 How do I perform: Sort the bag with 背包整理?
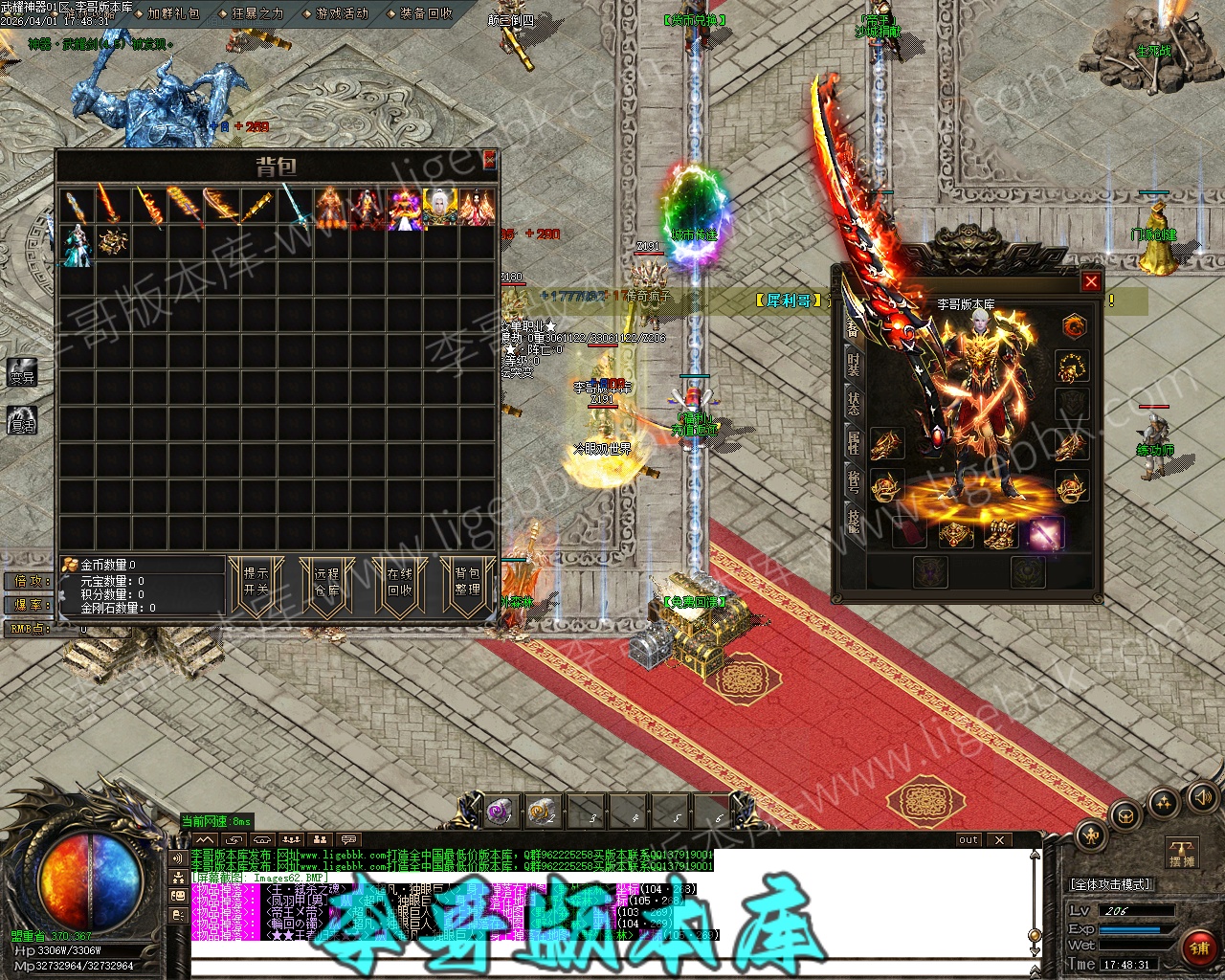pos(467,581)
